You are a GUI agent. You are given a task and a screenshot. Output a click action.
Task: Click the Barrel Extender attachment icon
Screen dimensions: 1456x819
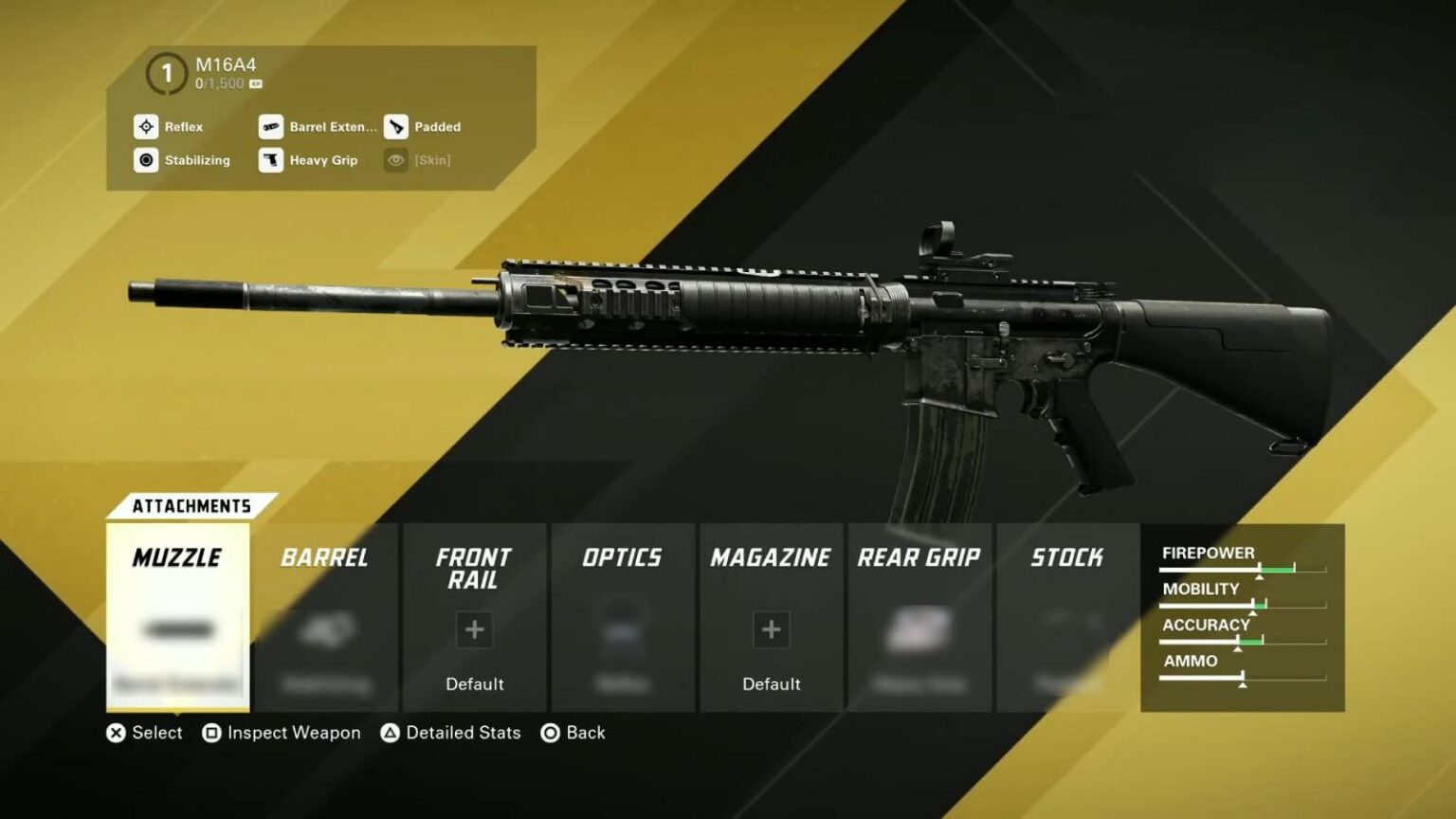coord(271,127)
